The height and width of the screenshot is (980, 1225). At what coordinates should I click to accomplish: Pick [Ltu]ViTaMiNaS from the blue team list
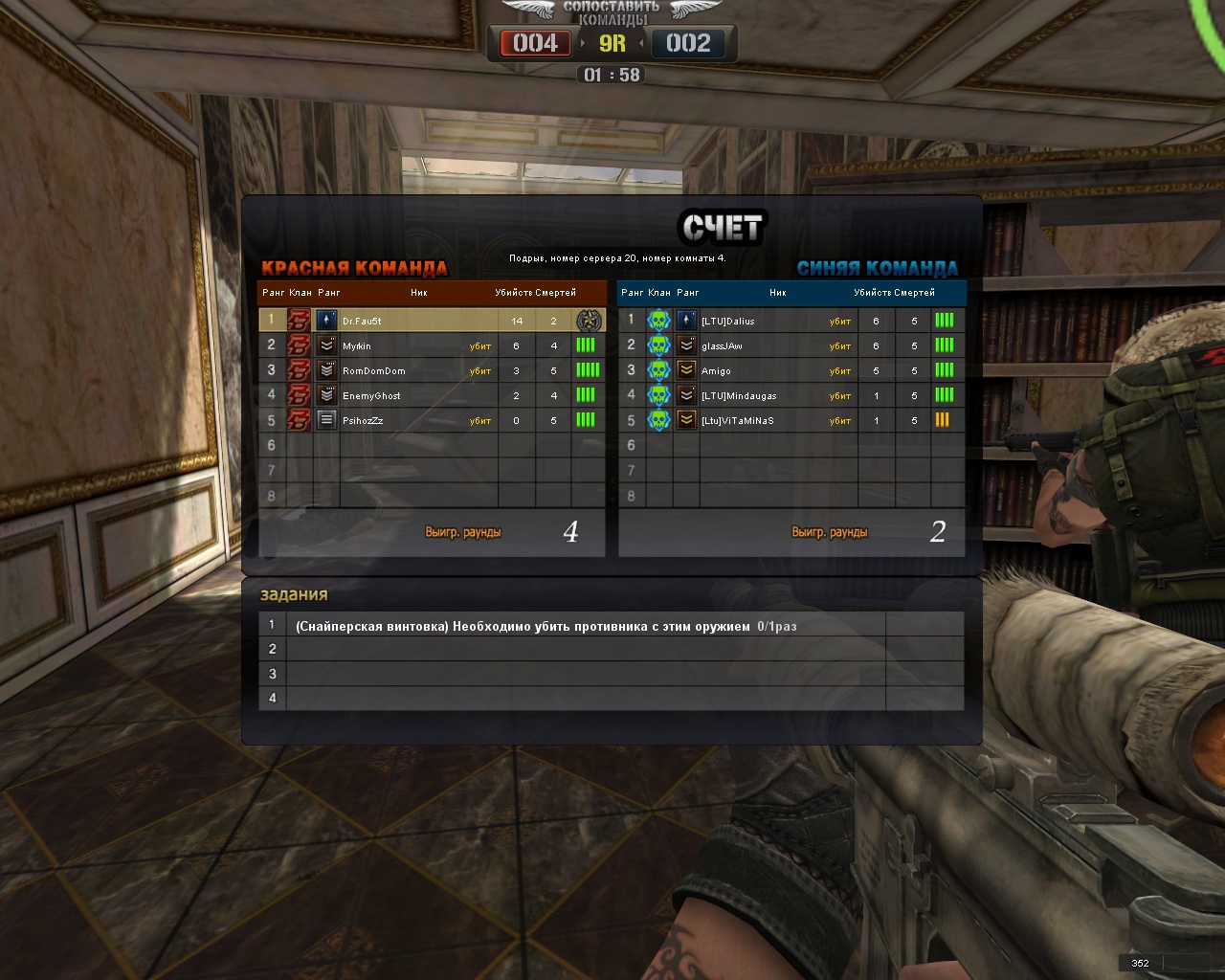(x=738, y=420)
